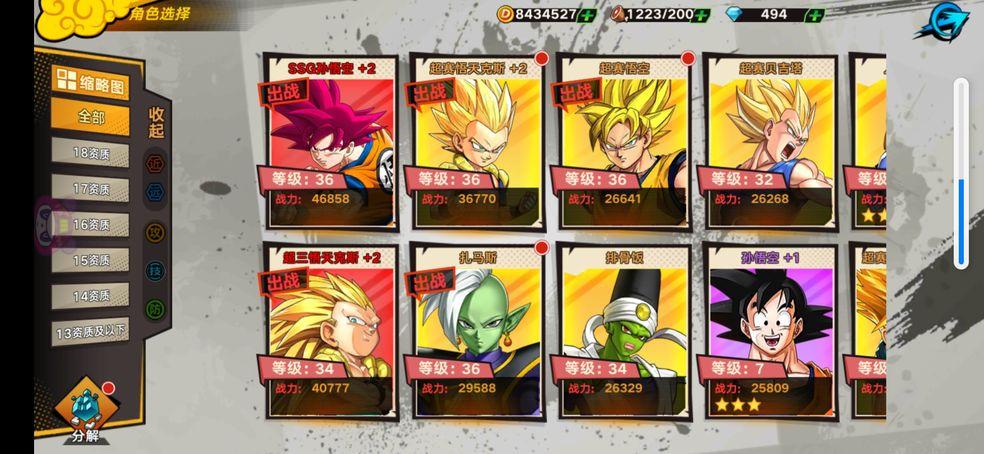
Task: Select the SSG孙悟空 +2 character card
Action: point(329,142)
